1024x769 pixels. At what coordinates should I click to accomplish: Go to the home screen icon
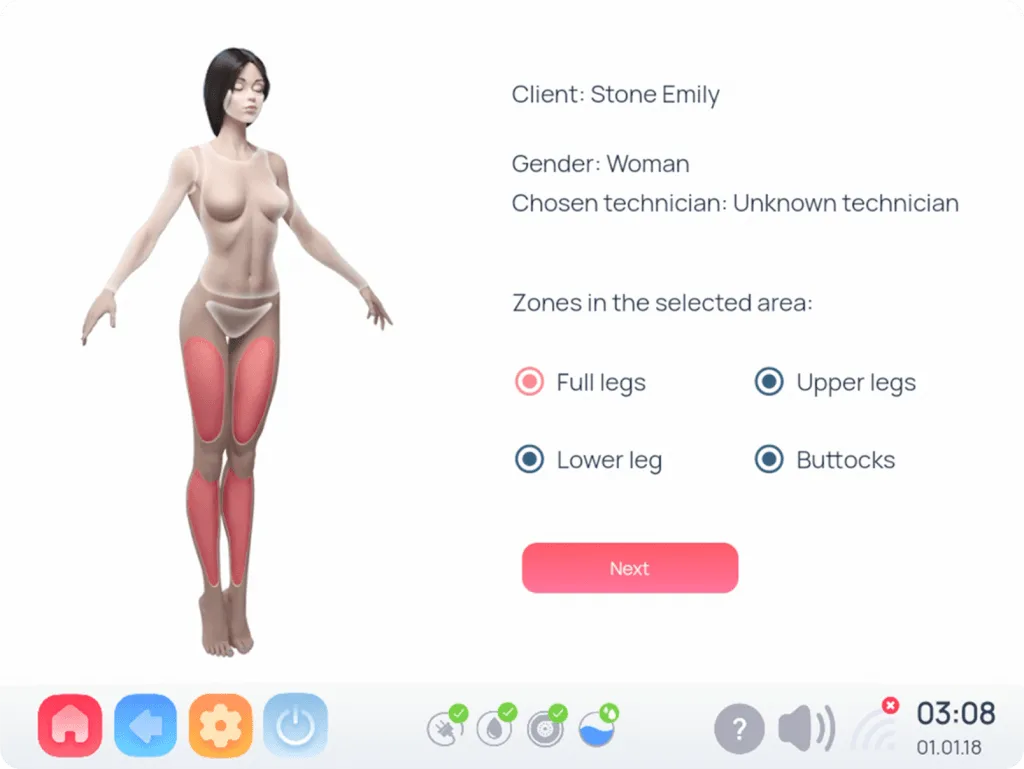coord(70,725)
